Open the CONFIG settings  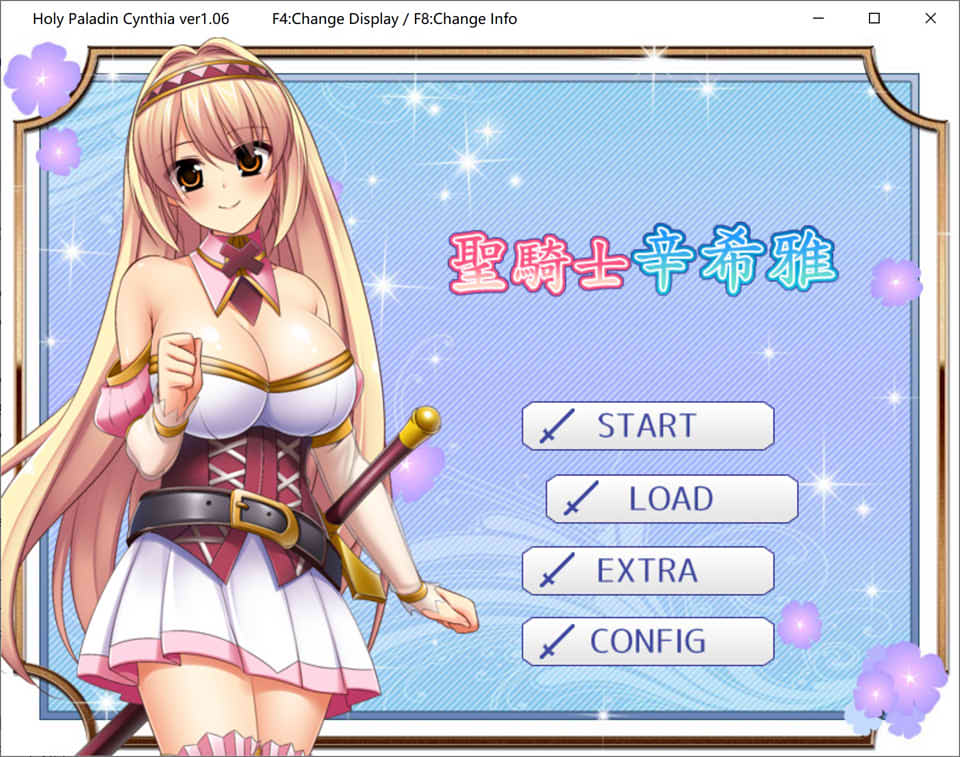(x=647, y=641)
